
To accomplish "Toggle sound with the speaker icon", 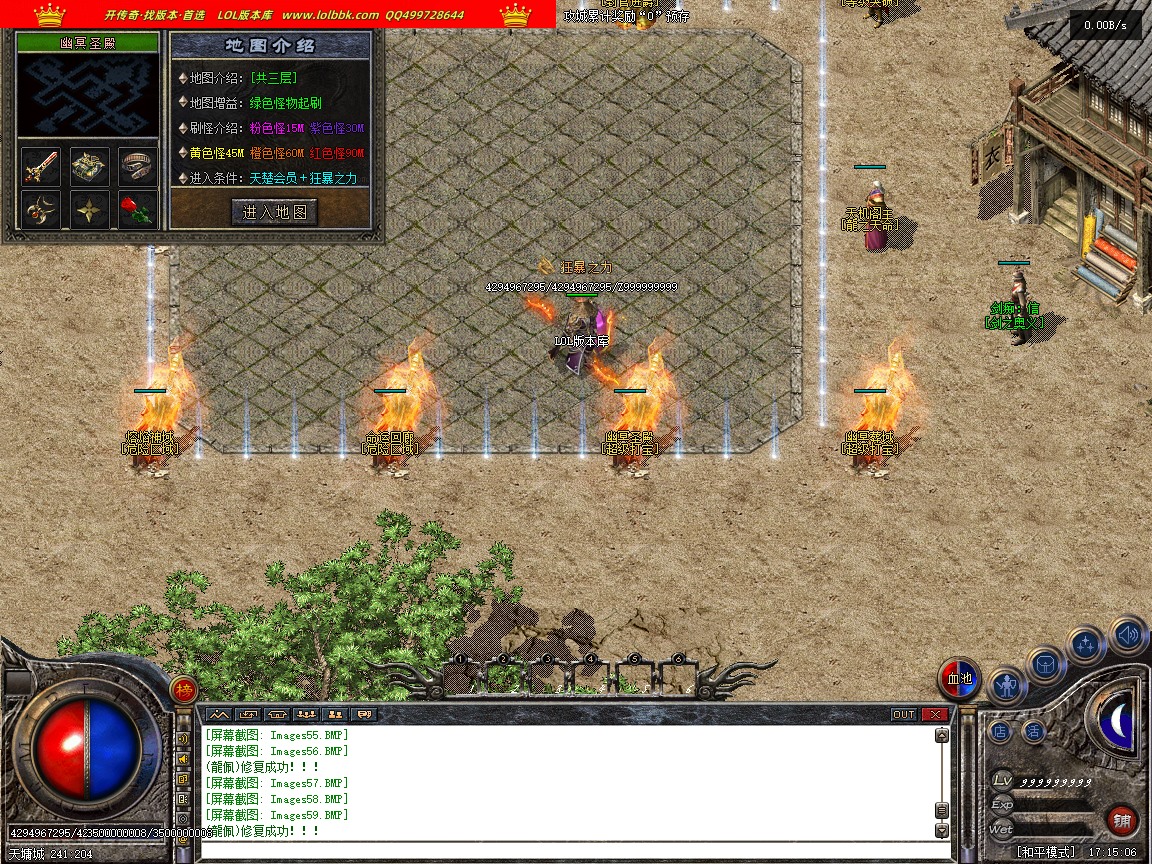I will (1127, 633).
